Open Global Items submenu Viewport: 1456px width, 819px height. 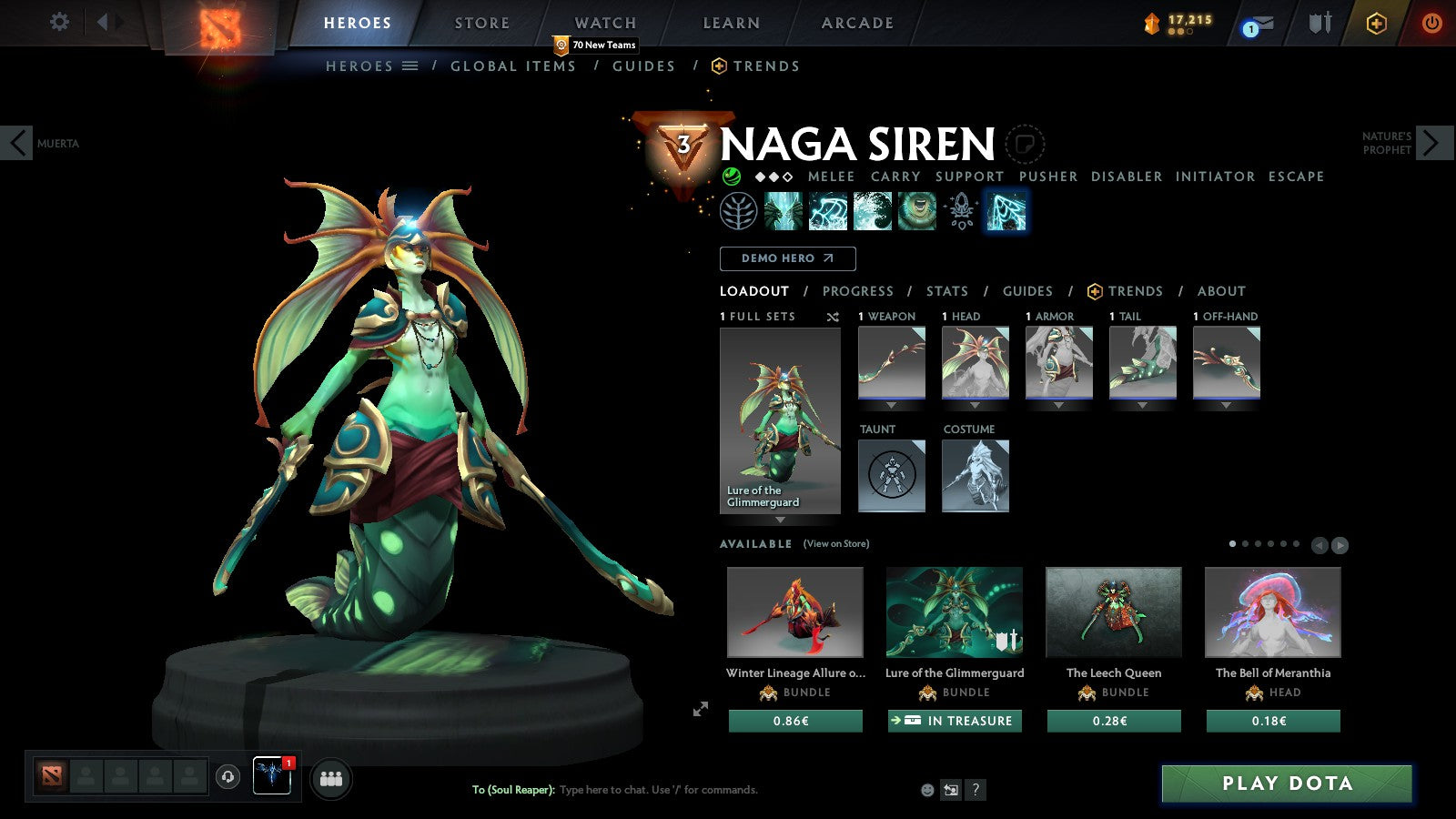point(512,66)
